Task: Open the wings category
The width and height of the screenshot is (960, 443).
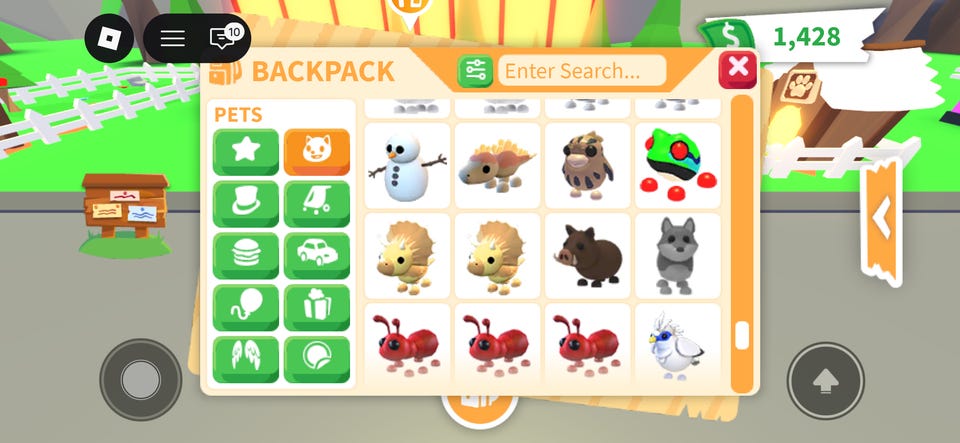Action: [245, 360]
